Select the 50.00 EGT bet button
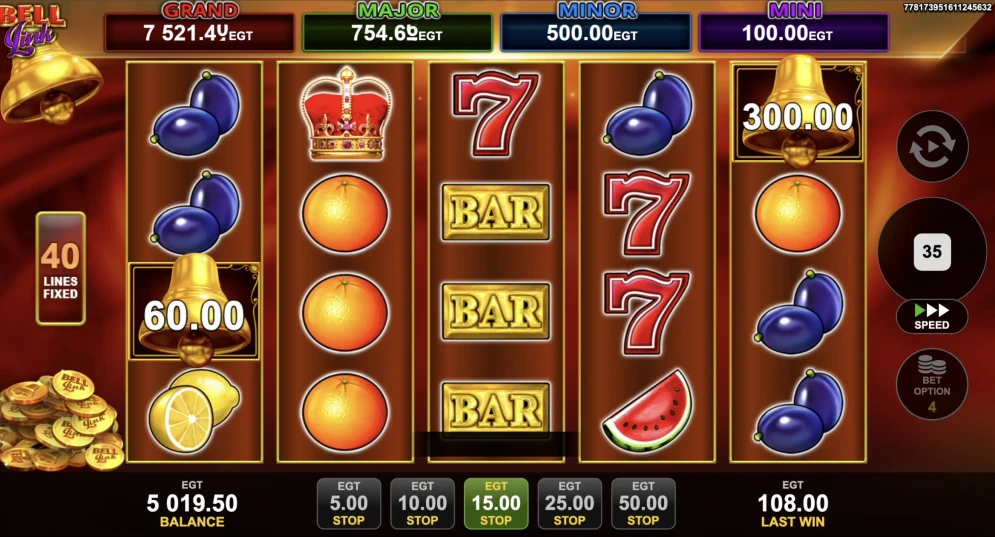The height and width of the screenshot is (537, 995). click(643, 503)
